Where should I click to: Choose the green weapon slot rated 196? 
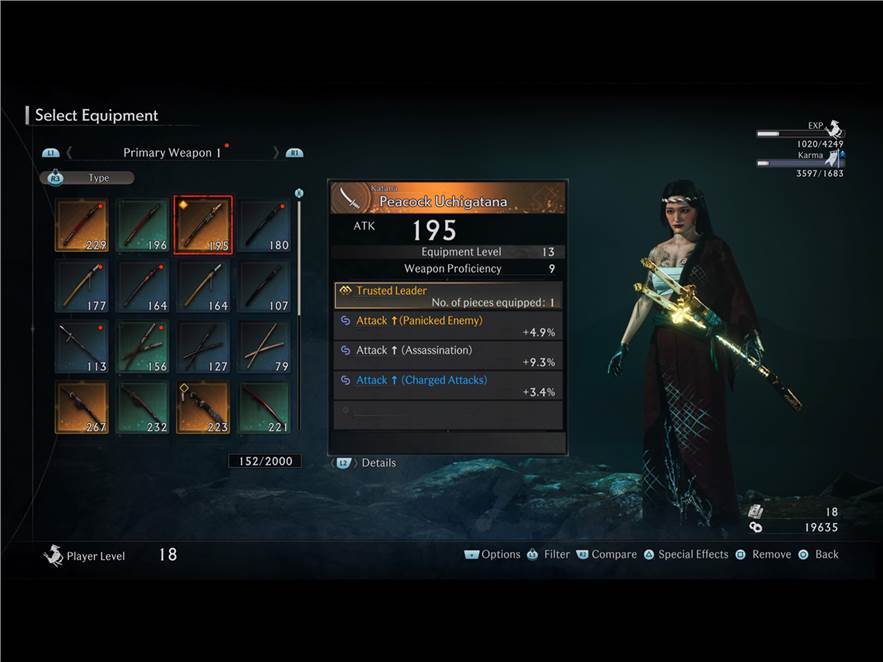(143, 225)
